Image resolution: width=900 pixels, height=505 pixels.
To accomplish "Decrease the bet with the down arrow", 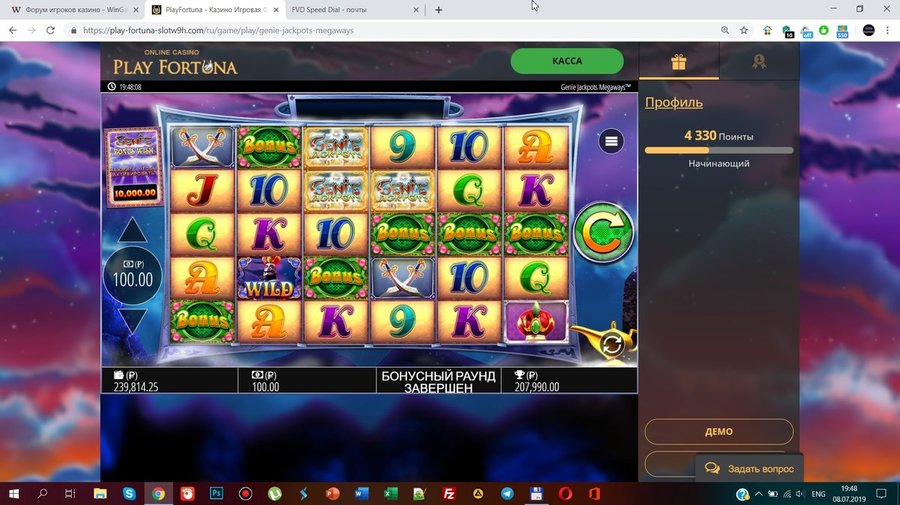I will pos(133,320).
